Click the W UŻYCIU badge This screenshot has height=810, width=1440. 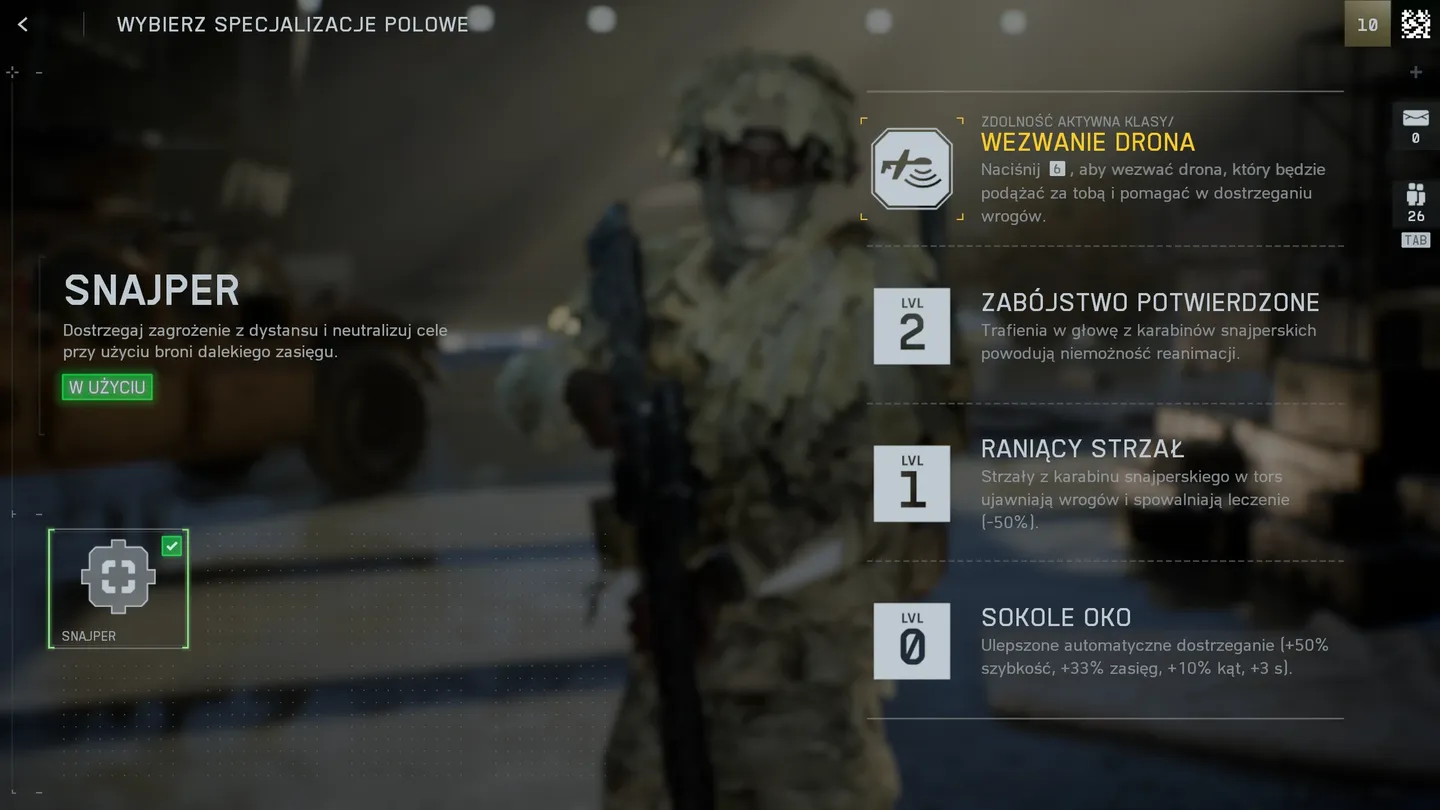click(x=107, y=387)
